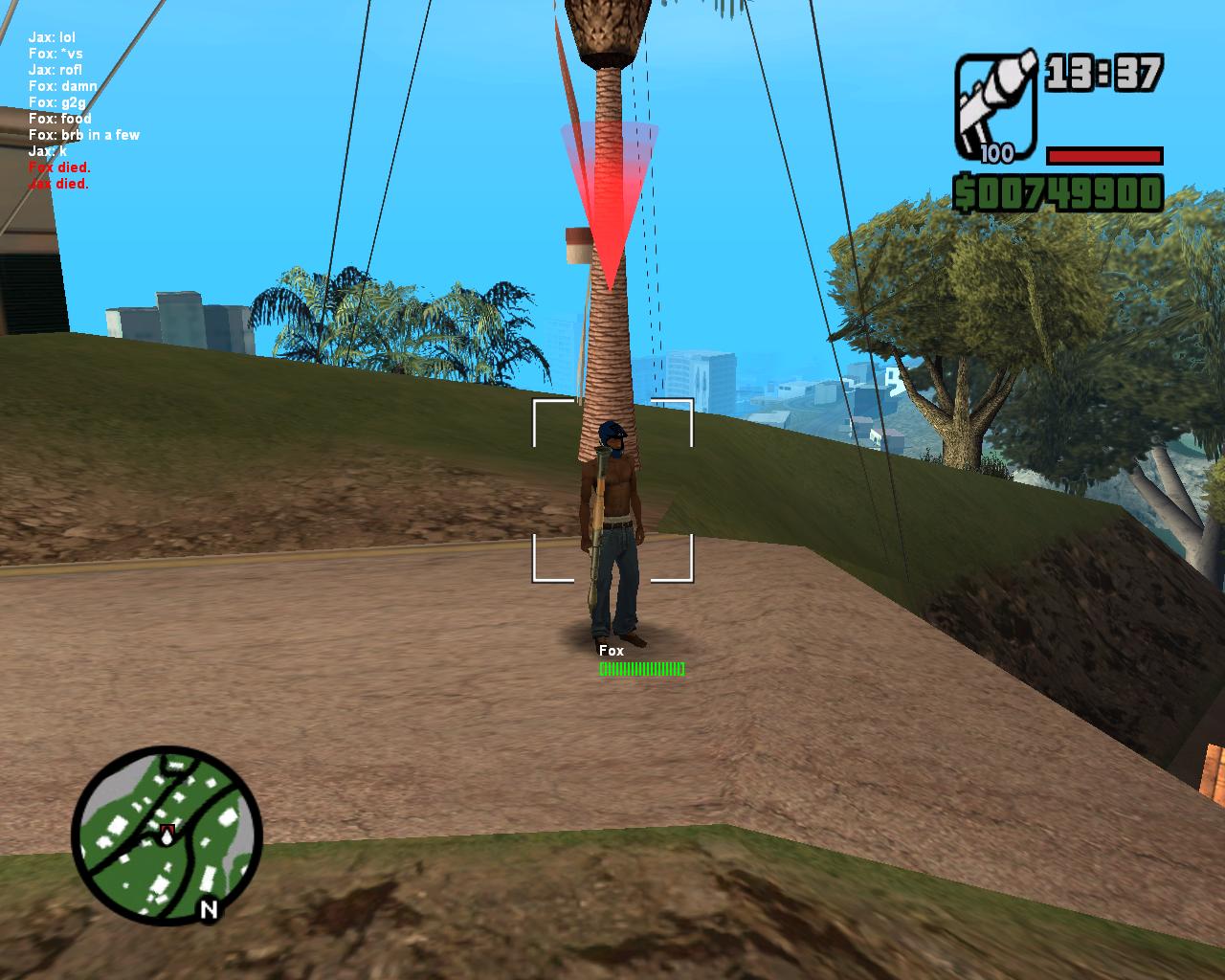Select the chat log messages area
Viewport: 1225px width, 980px height.
(x=83, y=110)
